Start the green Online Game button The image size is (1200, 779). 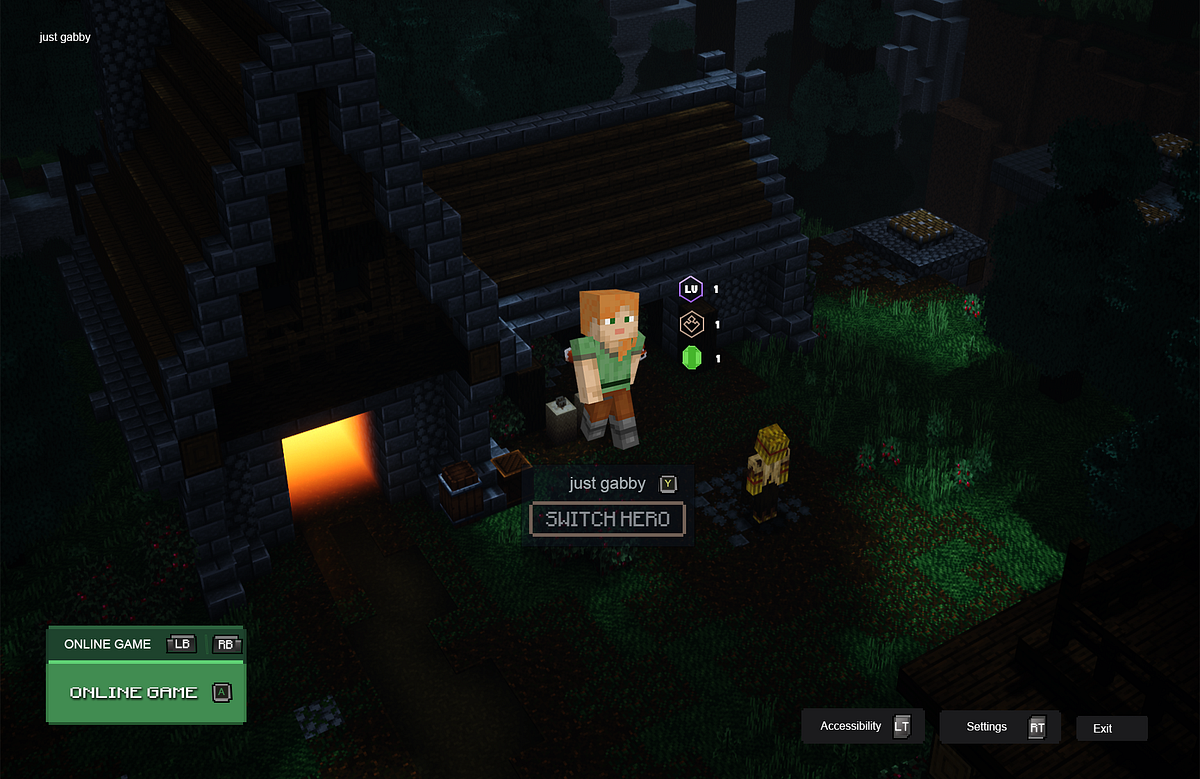(x=146, y=692)
